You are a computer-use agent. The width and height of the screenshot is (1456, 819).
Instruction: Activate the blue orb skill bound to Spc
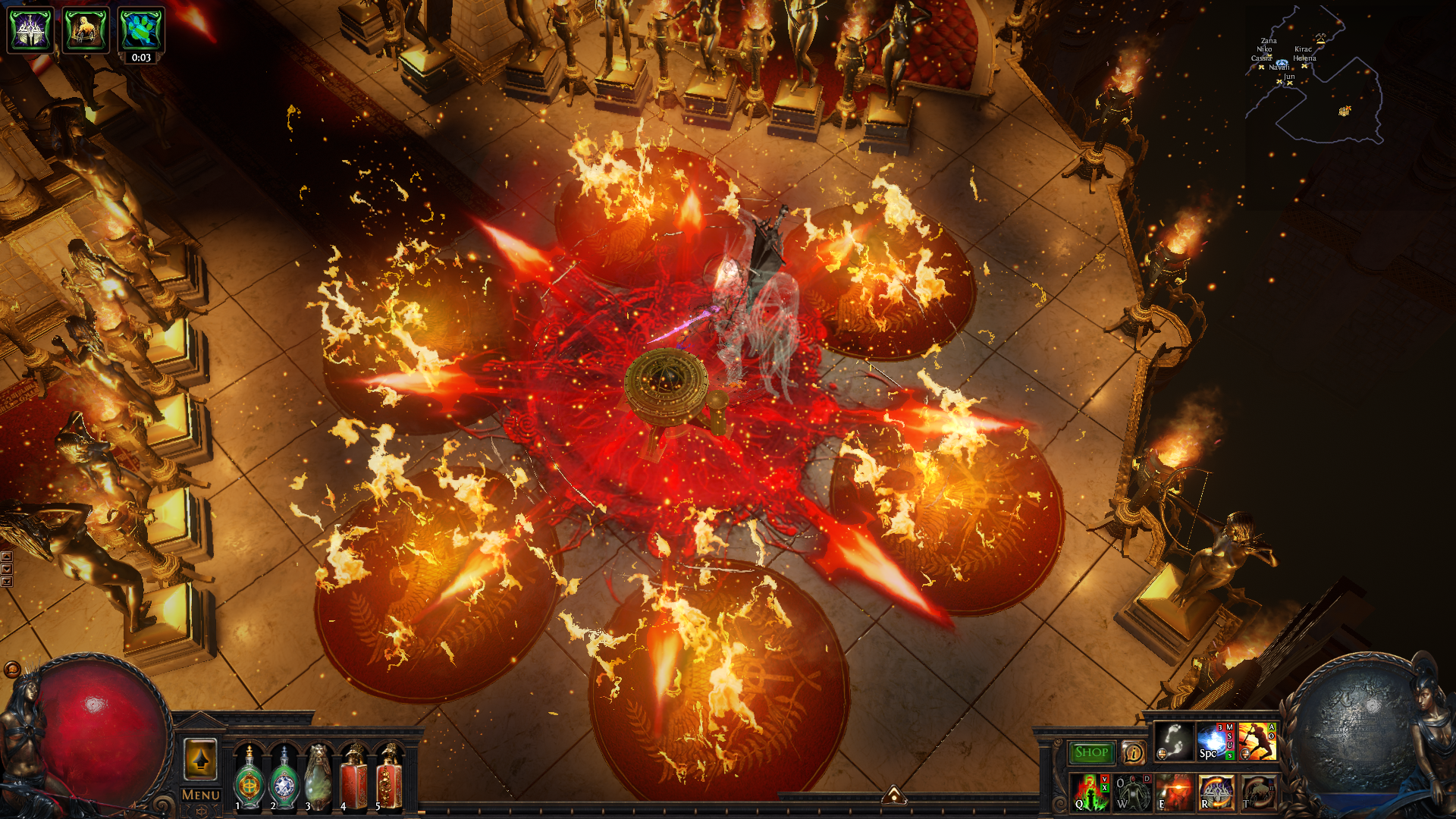pyautogui.click(x=1215, y=741)
